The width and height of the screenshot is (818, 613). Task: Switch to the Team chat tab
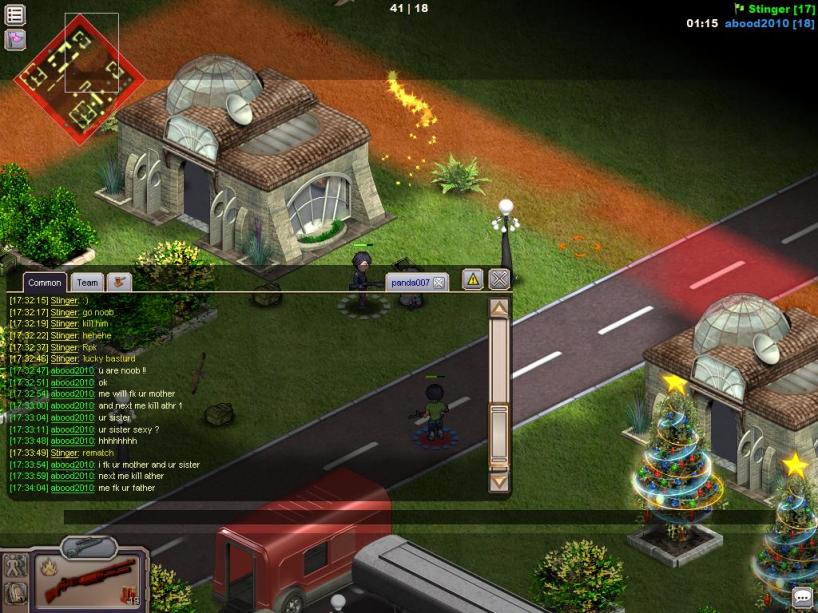pyautogui.click(x=88, y=283)
